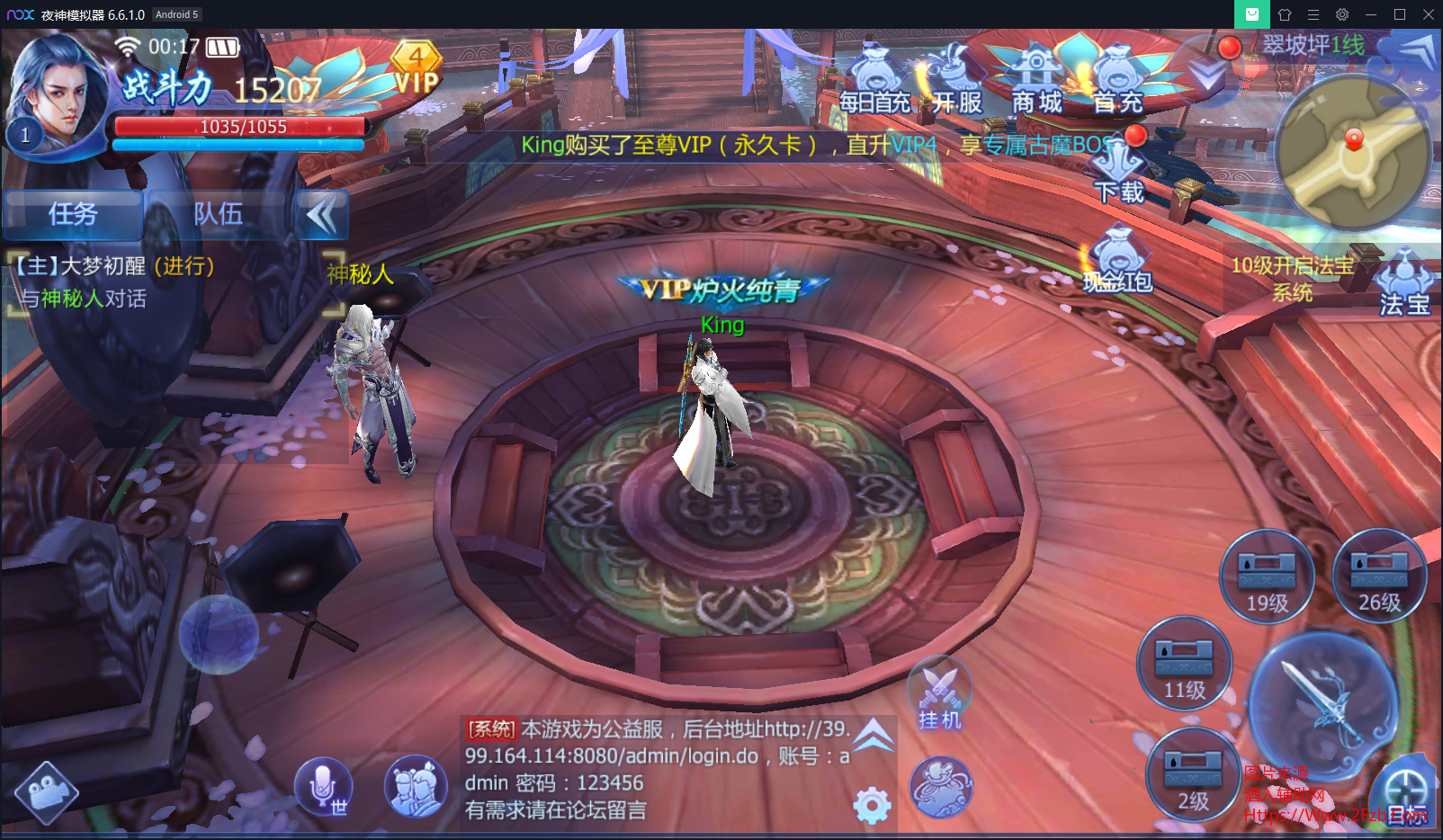Activate the voice microphone chat
This screenshot has width=1443, height=840.
click(323, 785)
